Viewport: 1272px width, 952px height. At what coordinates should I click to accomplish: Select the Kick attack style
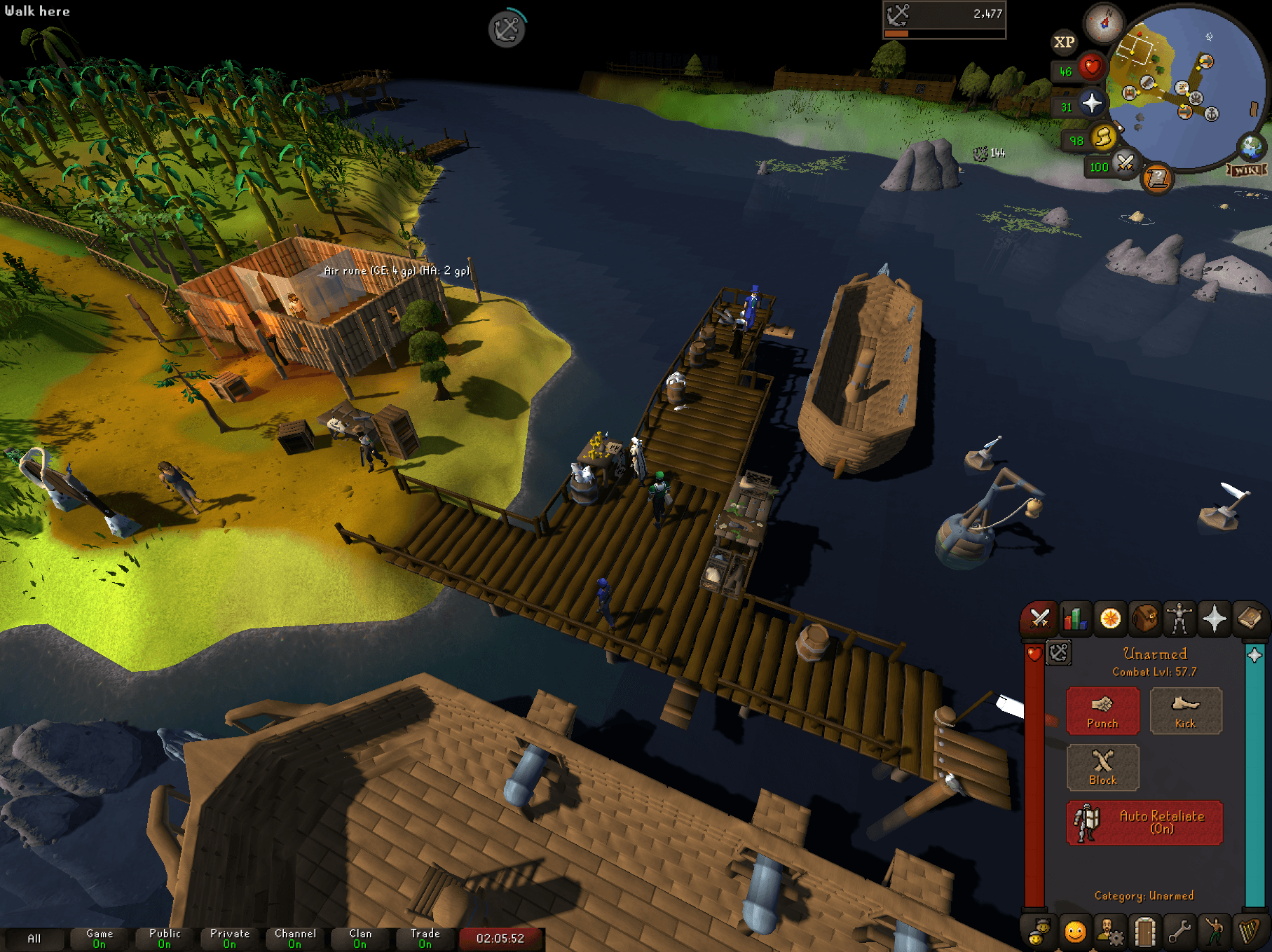coord(1186,711)
